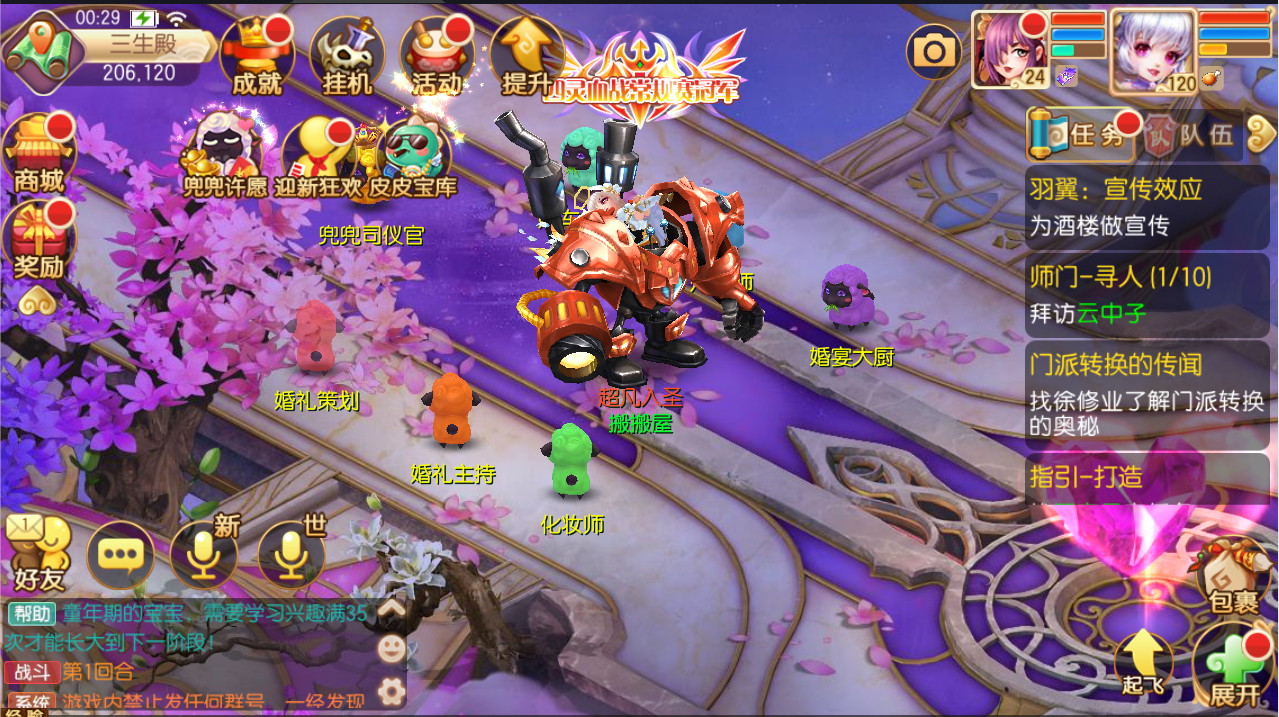Open the 兜兜许愿 wish event

point(225,157)
